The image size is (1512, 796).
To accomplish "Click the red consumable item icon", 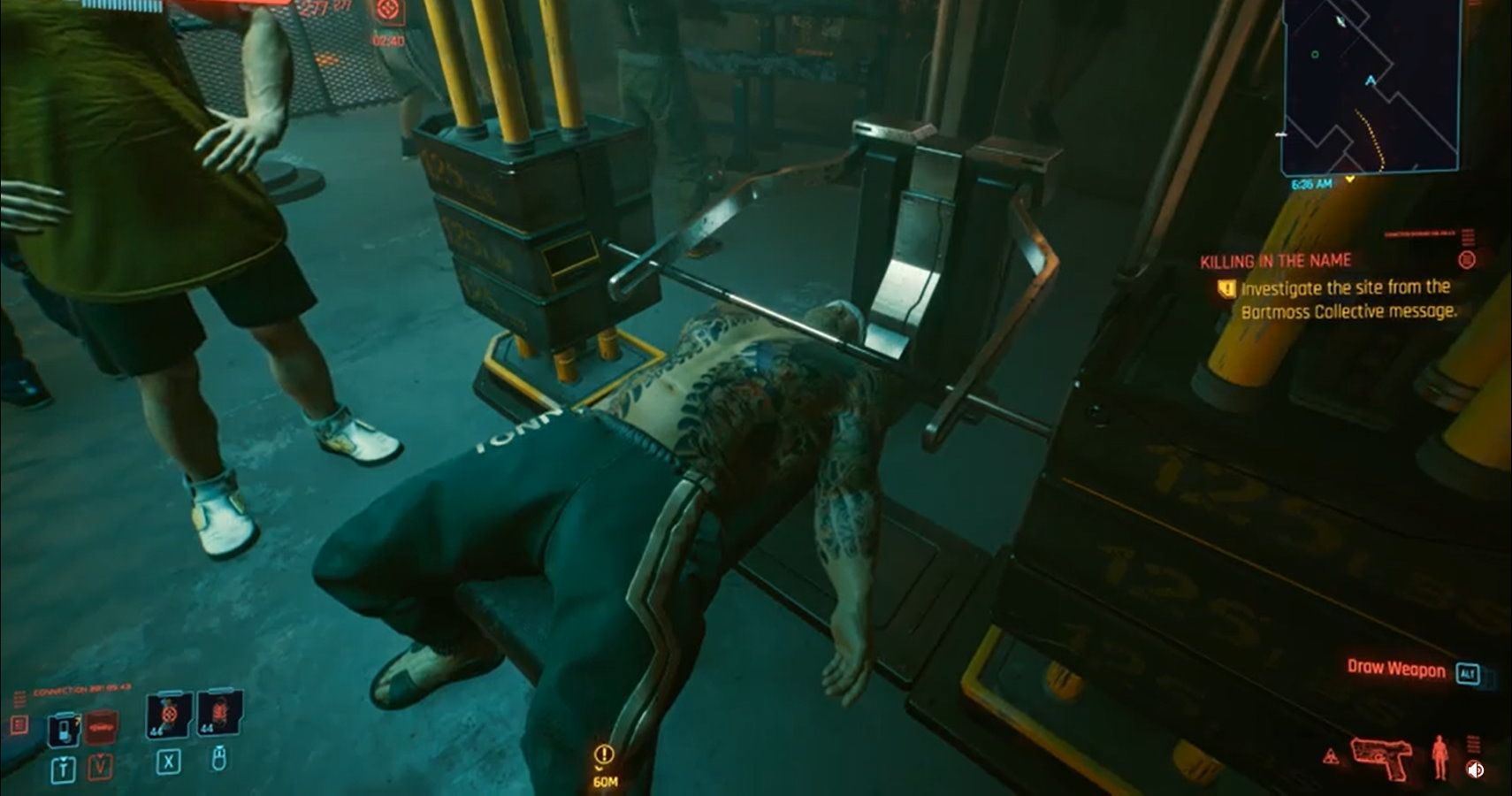I will pyautogui.click(x=99, y=728).
